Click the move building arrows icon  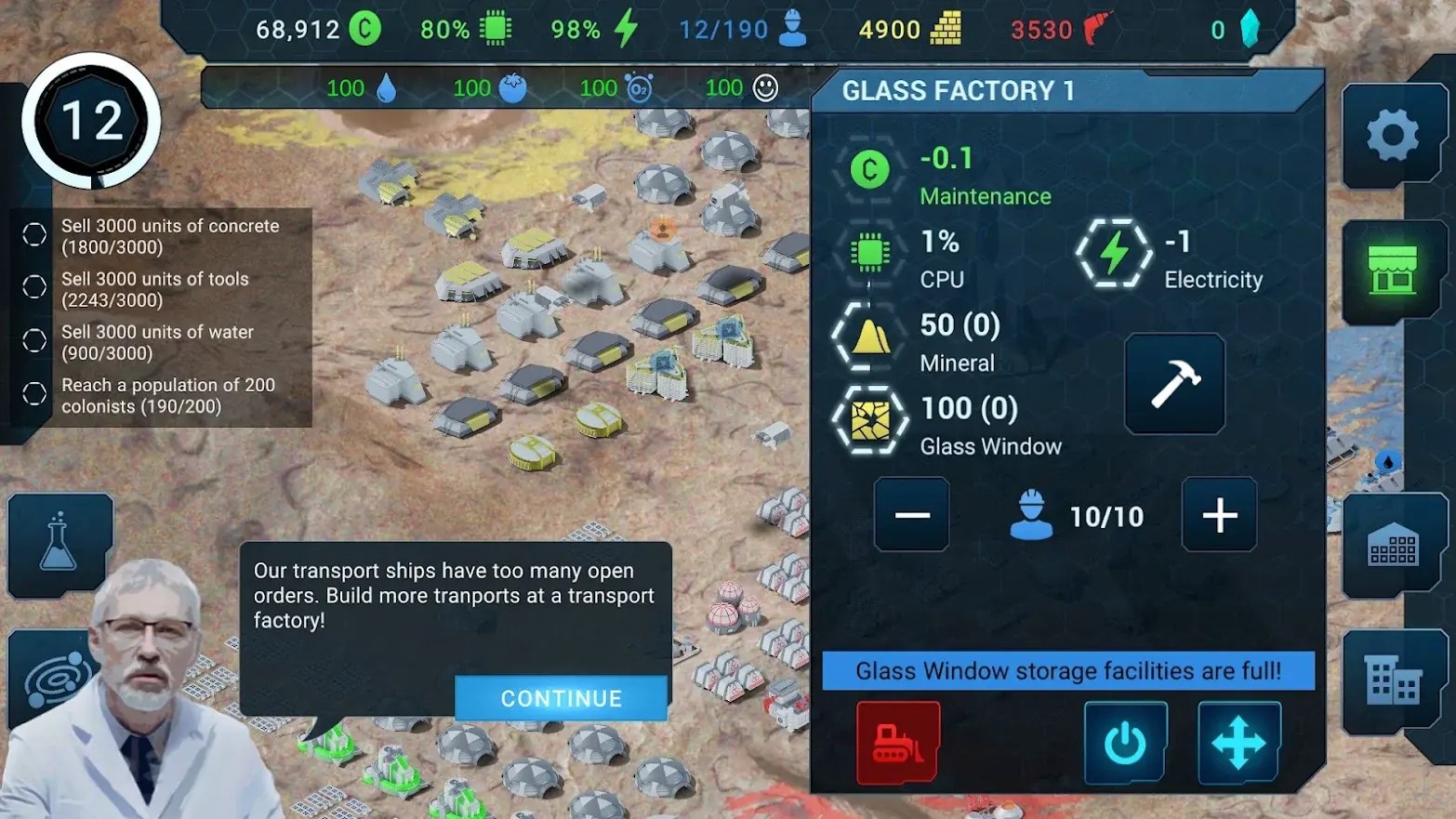(x=1238, y=743)
